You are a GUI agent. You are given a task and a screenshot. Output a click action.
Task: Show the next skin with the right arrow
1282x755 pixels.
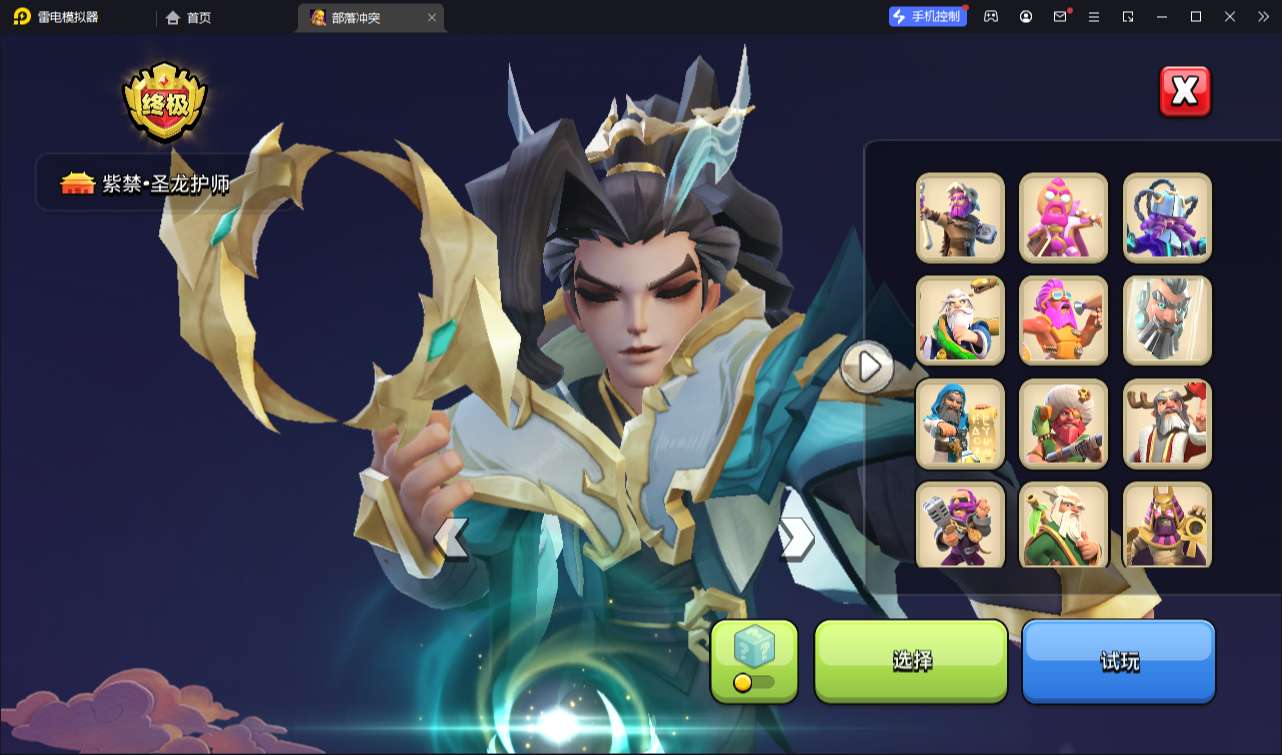click(x=796, y=539)
